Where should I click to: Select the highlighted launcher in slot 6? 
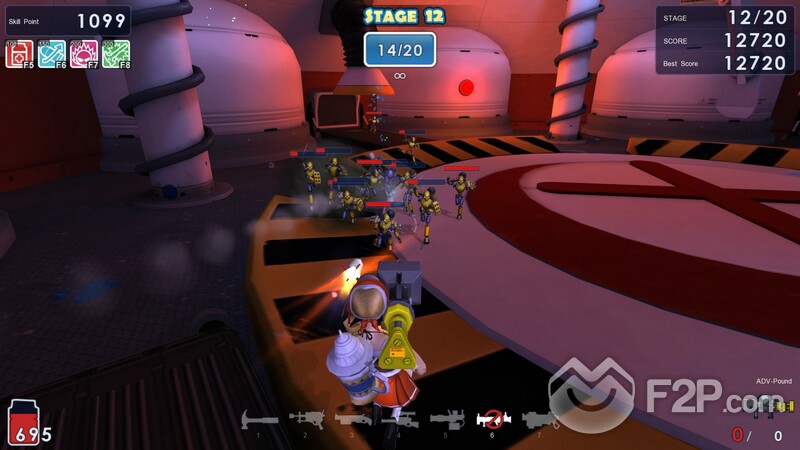click(x=491, y=419)
